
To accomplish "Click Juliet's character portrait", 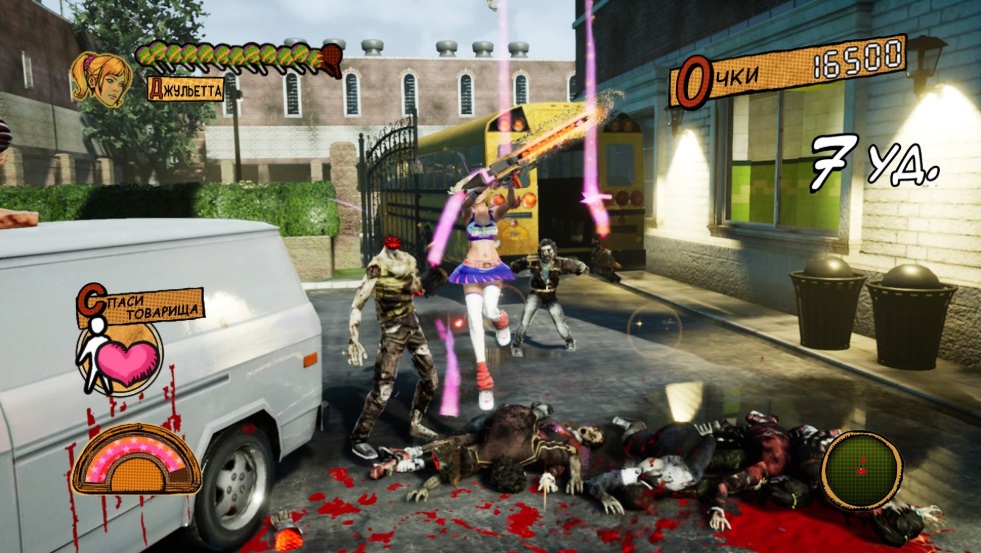I will pos(100,78).
